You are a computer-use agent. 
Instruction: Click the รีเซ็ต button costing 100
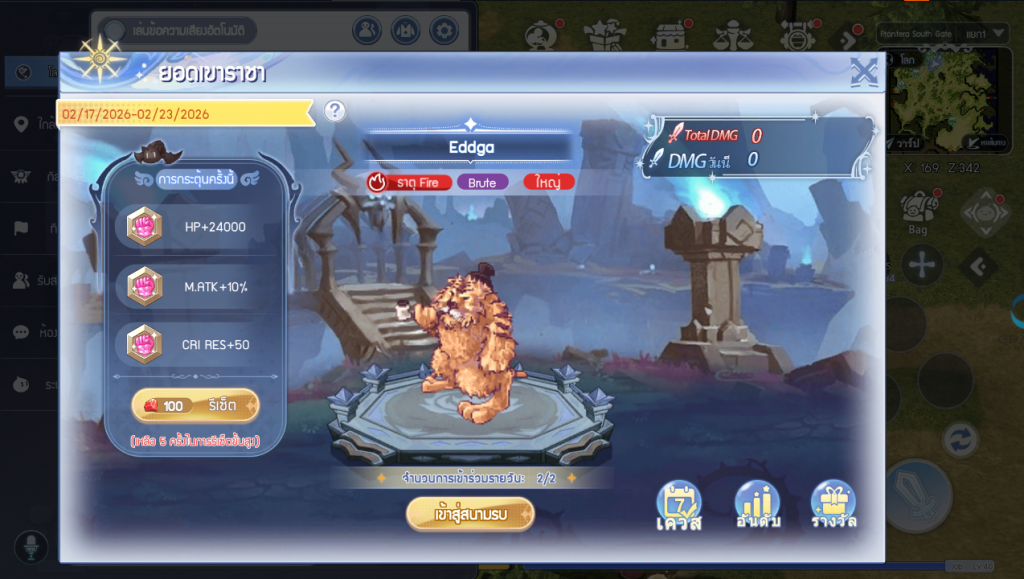click(195, 406)
